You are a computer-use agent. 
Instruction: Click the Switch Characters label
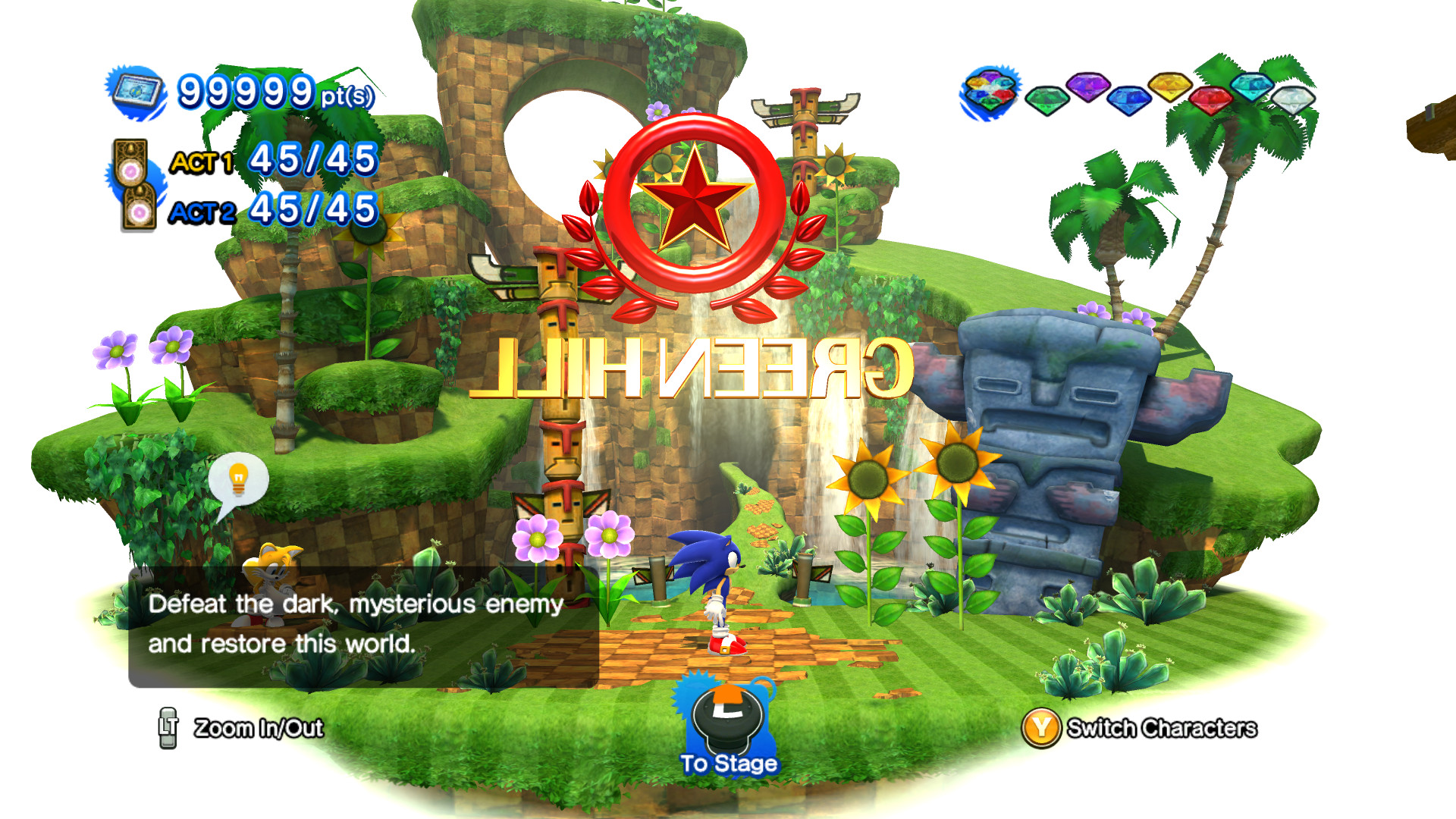click(x=1163, y=729)
